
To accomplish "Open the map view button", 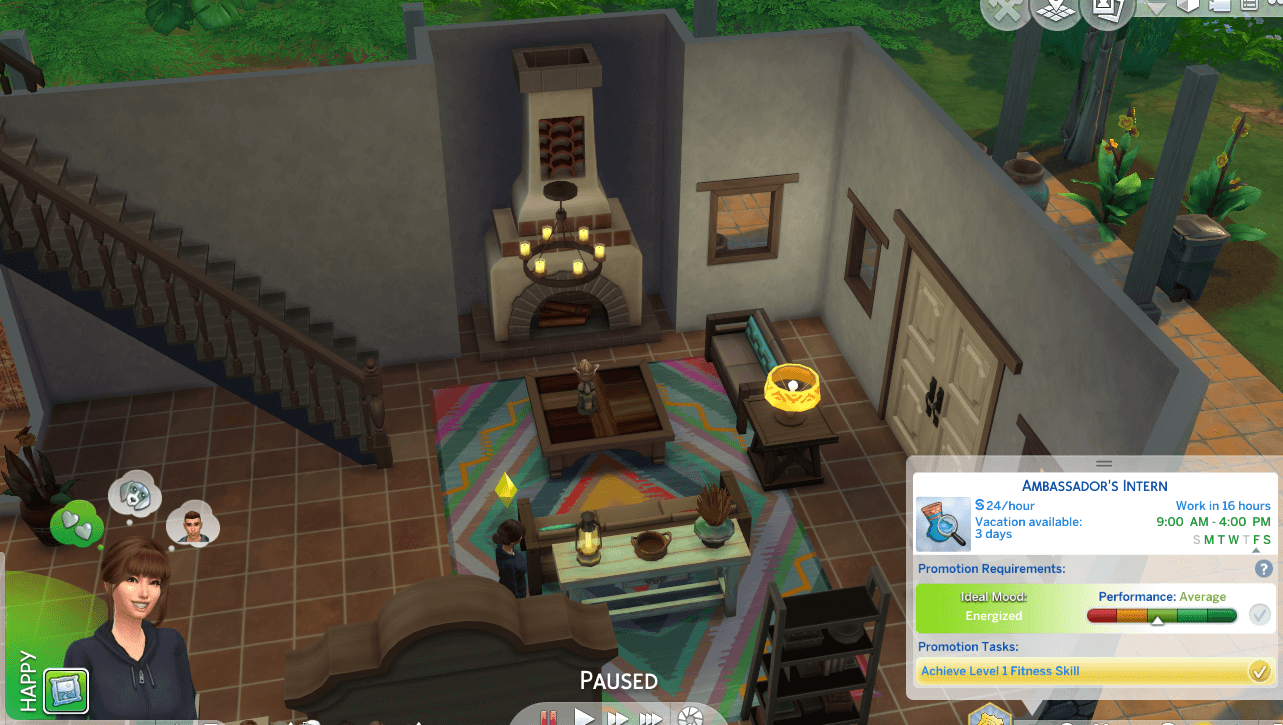I will point(1058,10).
